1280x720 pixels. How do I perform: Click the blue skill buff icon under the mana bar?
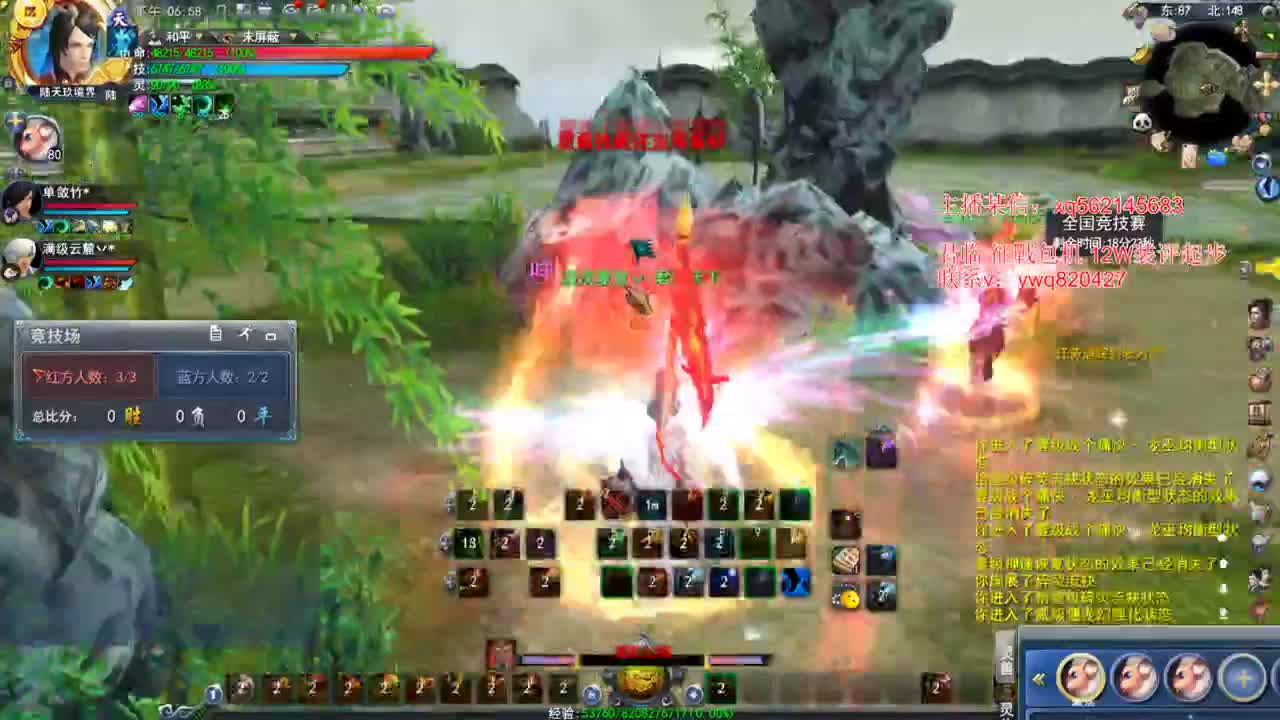(158, 106)
